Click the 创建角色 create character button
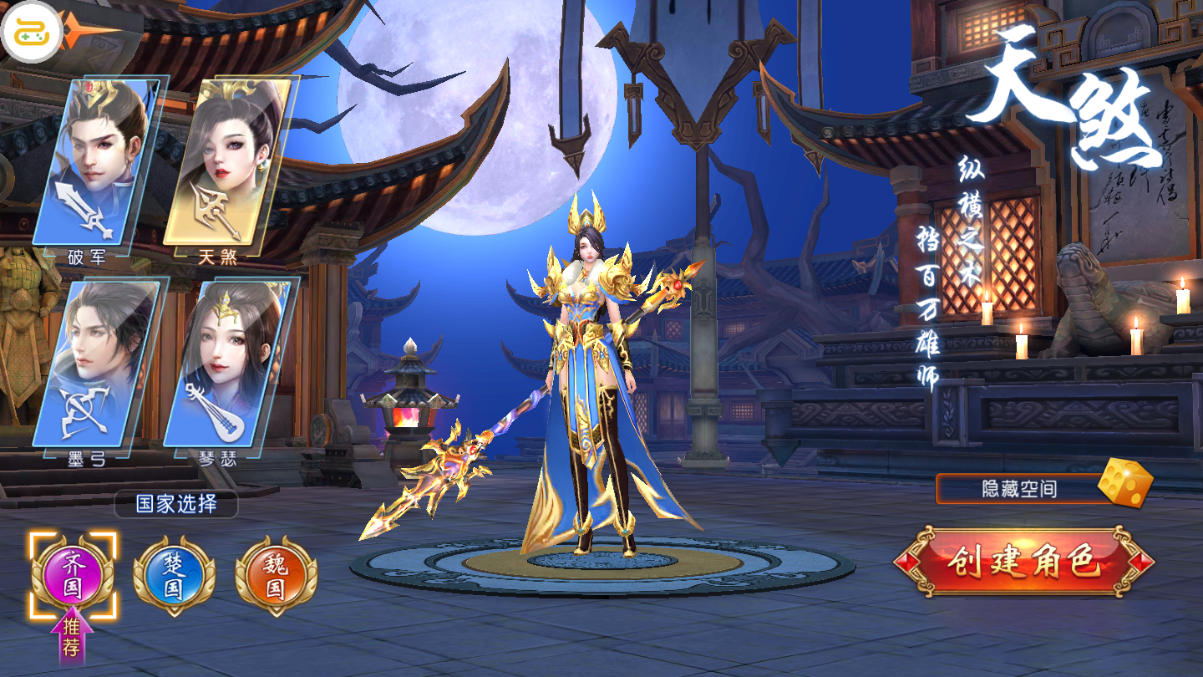The height and width of the screenshot is (677, 1203). point(1022,562)
